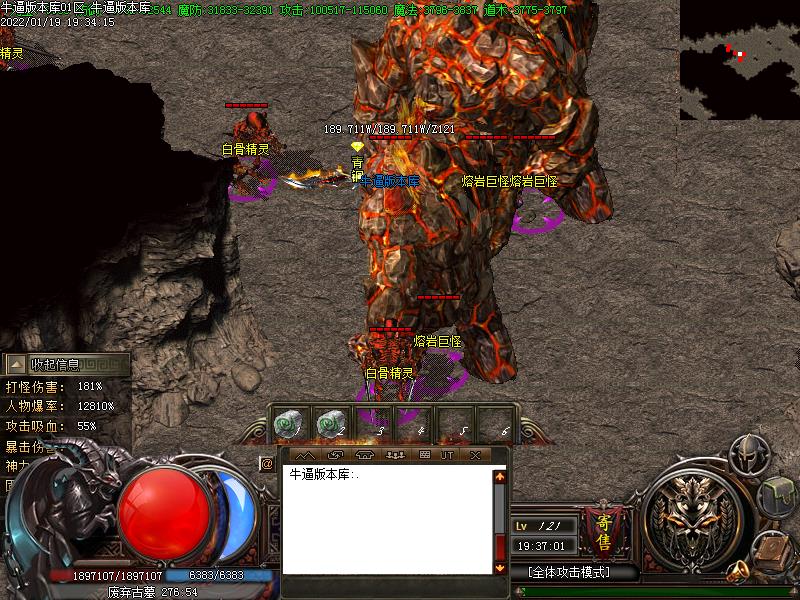Image resolution: width=800 pixels, height=600 pixels.
Task: Open the 寄售 consignment banner
Action: click(603, 529)
